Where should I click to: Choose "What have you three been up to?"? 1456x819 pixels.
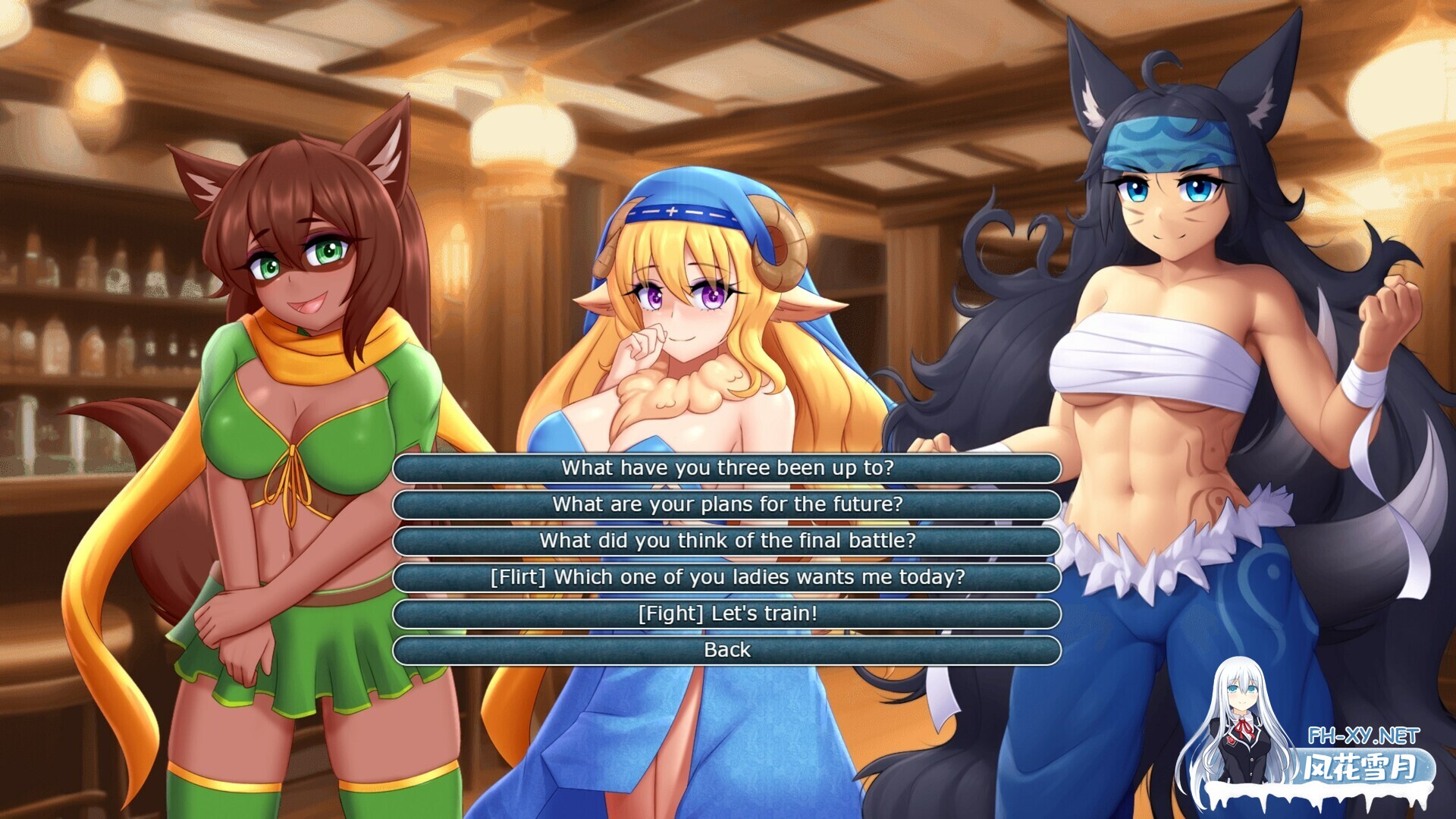[x=726, y=468]
